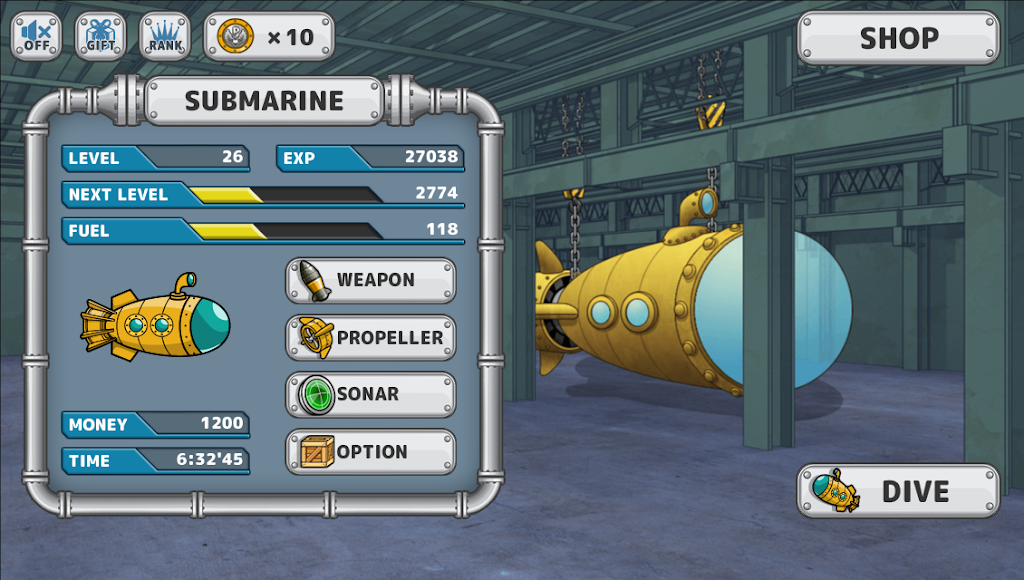Show the RANK leaderboard
The width and height of the screenshot is (1024, 580).
tap(165, 37)
